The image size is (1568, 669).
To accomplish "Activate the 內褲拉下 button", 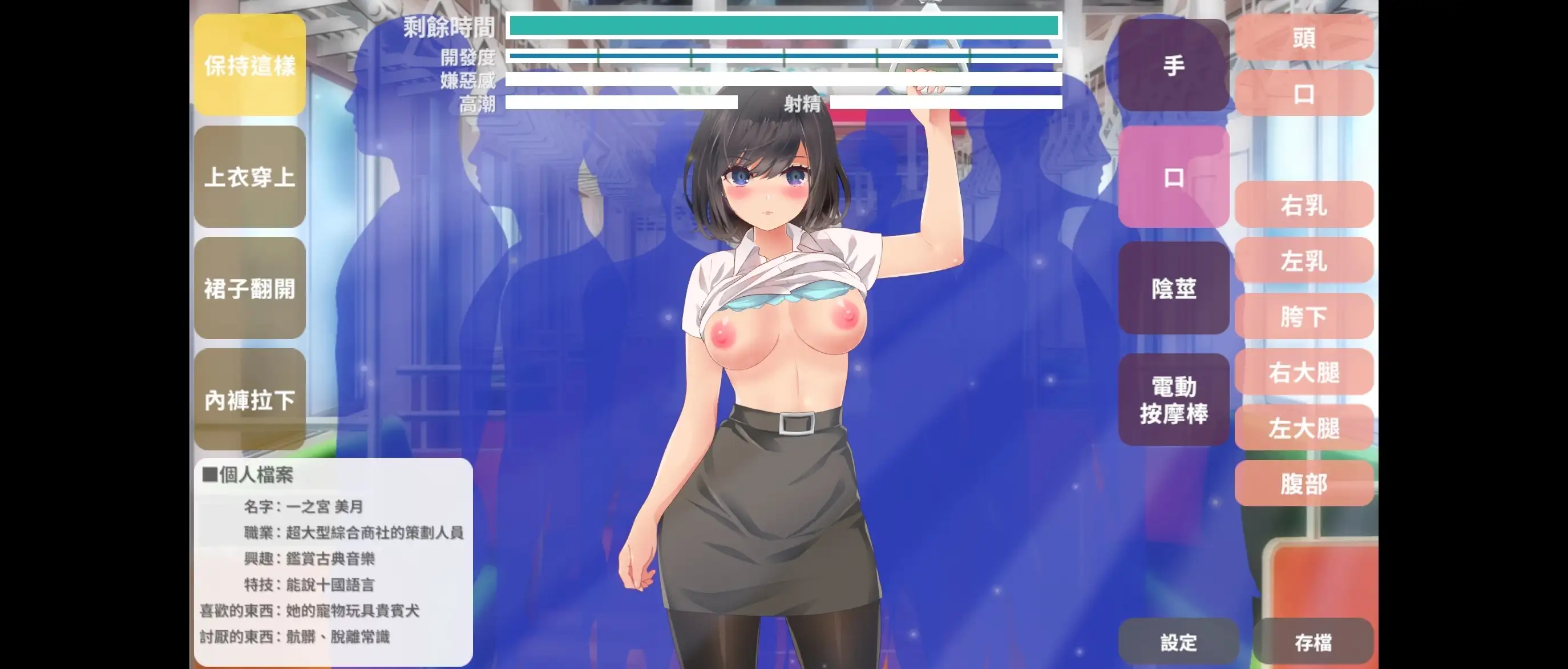I will tap(249, 400).
